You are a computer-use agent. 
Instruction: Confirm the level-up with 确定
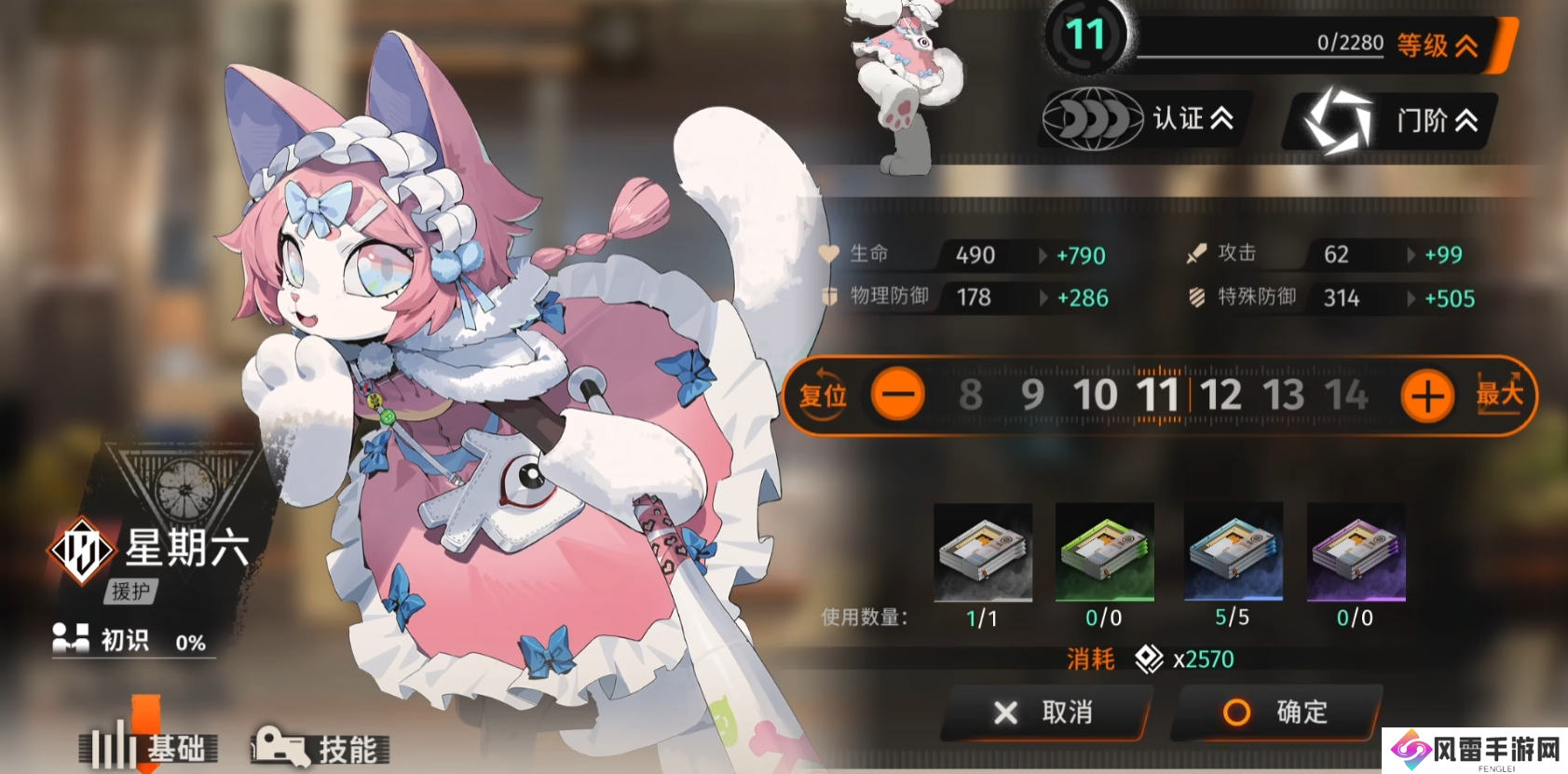1276,713
